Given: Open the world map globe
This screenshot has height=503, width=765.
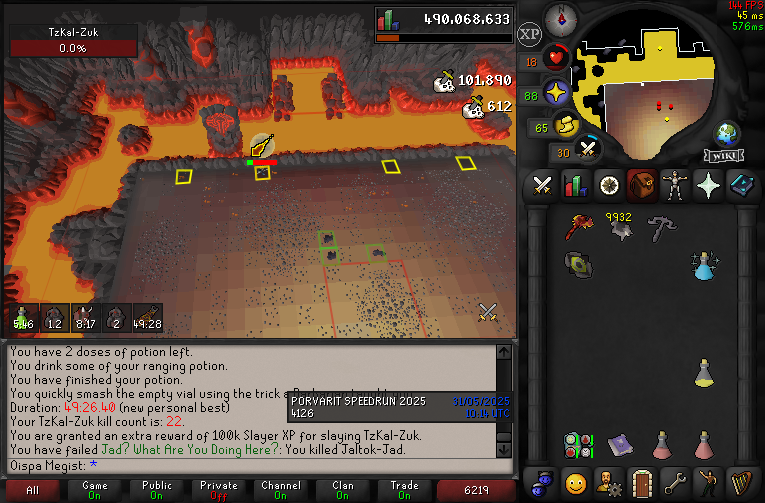Looking at the screenshot, I should pos(727,134).
